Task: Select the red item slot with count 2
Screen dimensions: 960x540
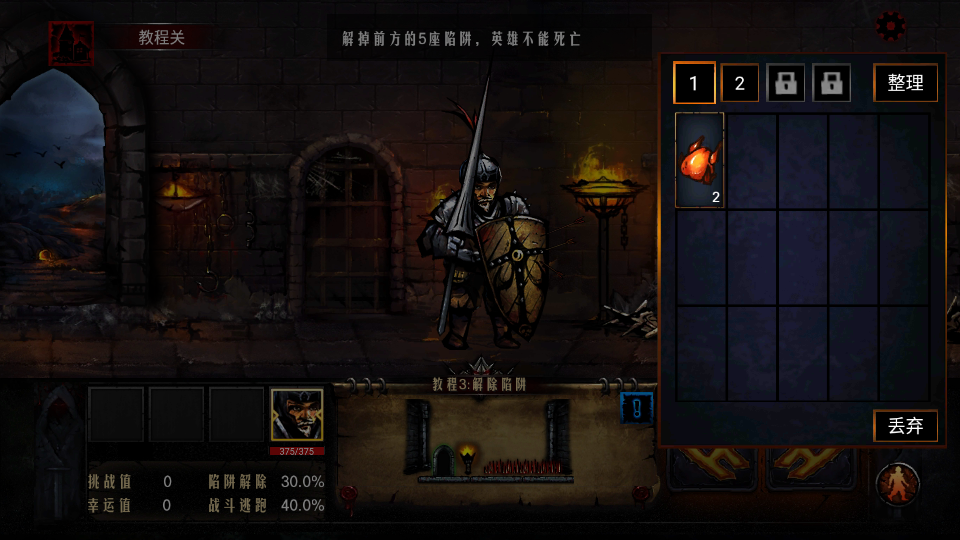Action: point(700,160)
